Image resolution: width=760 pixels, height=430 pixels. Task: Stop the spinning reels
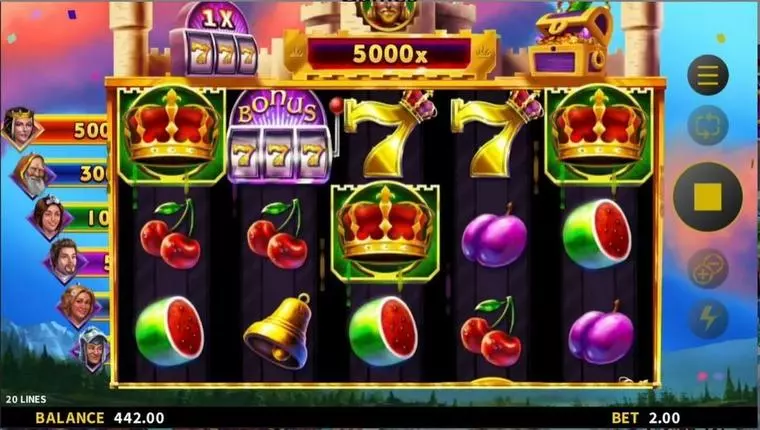click(707, 197)
